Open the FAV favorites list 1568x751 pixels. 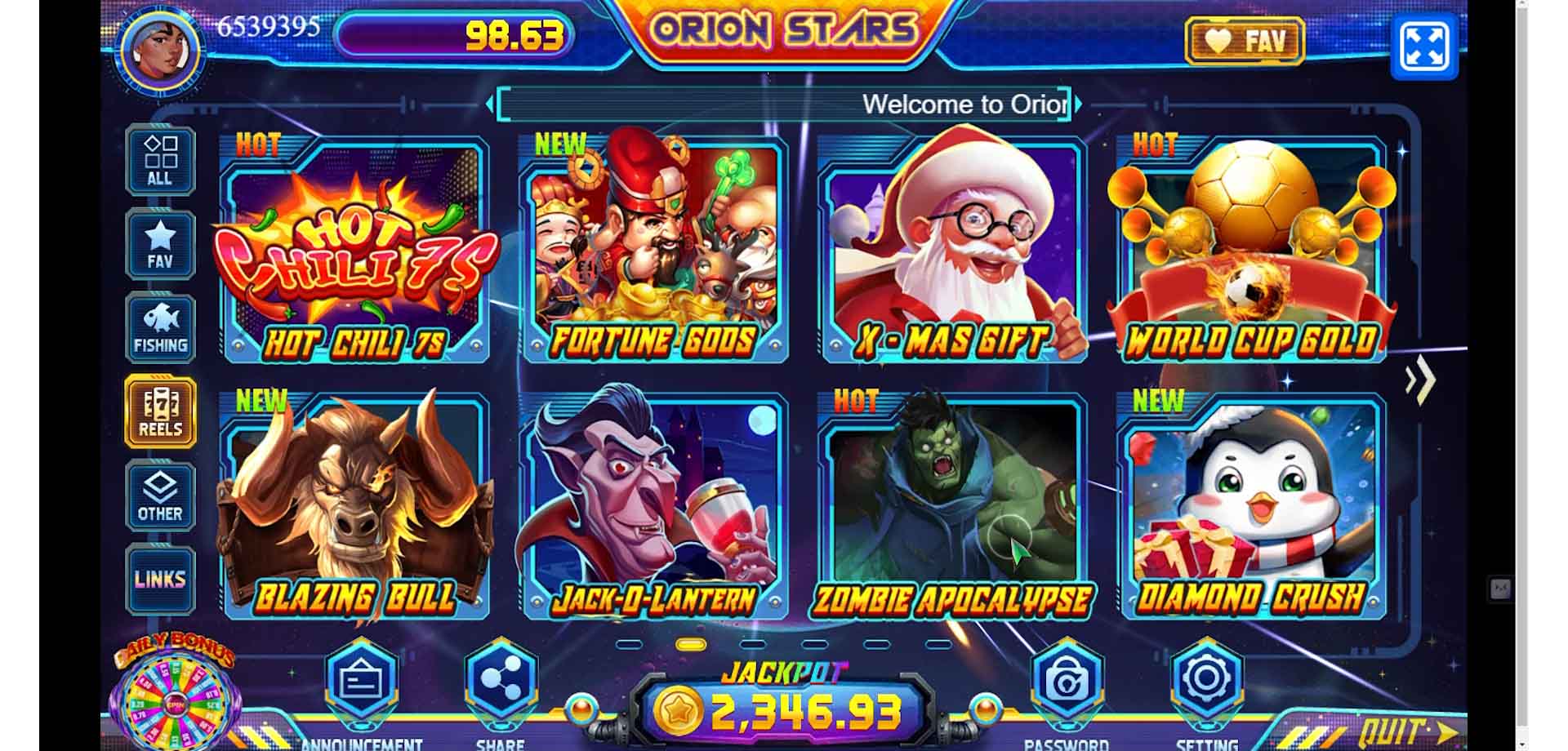click(160, 242)
